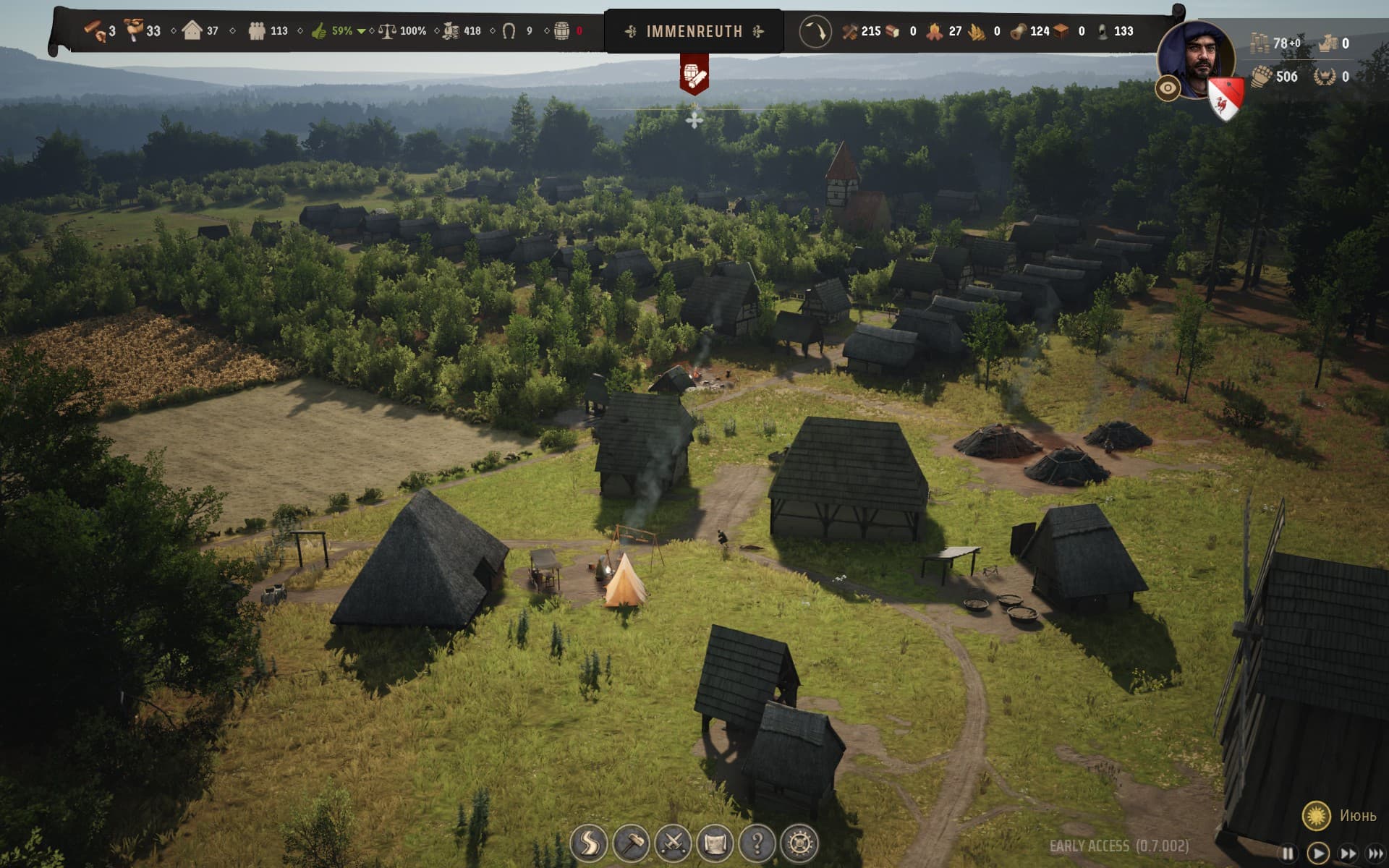Pause the game
The image size is (1389, 868).
pyautogui.click(x=1288, y=854)
